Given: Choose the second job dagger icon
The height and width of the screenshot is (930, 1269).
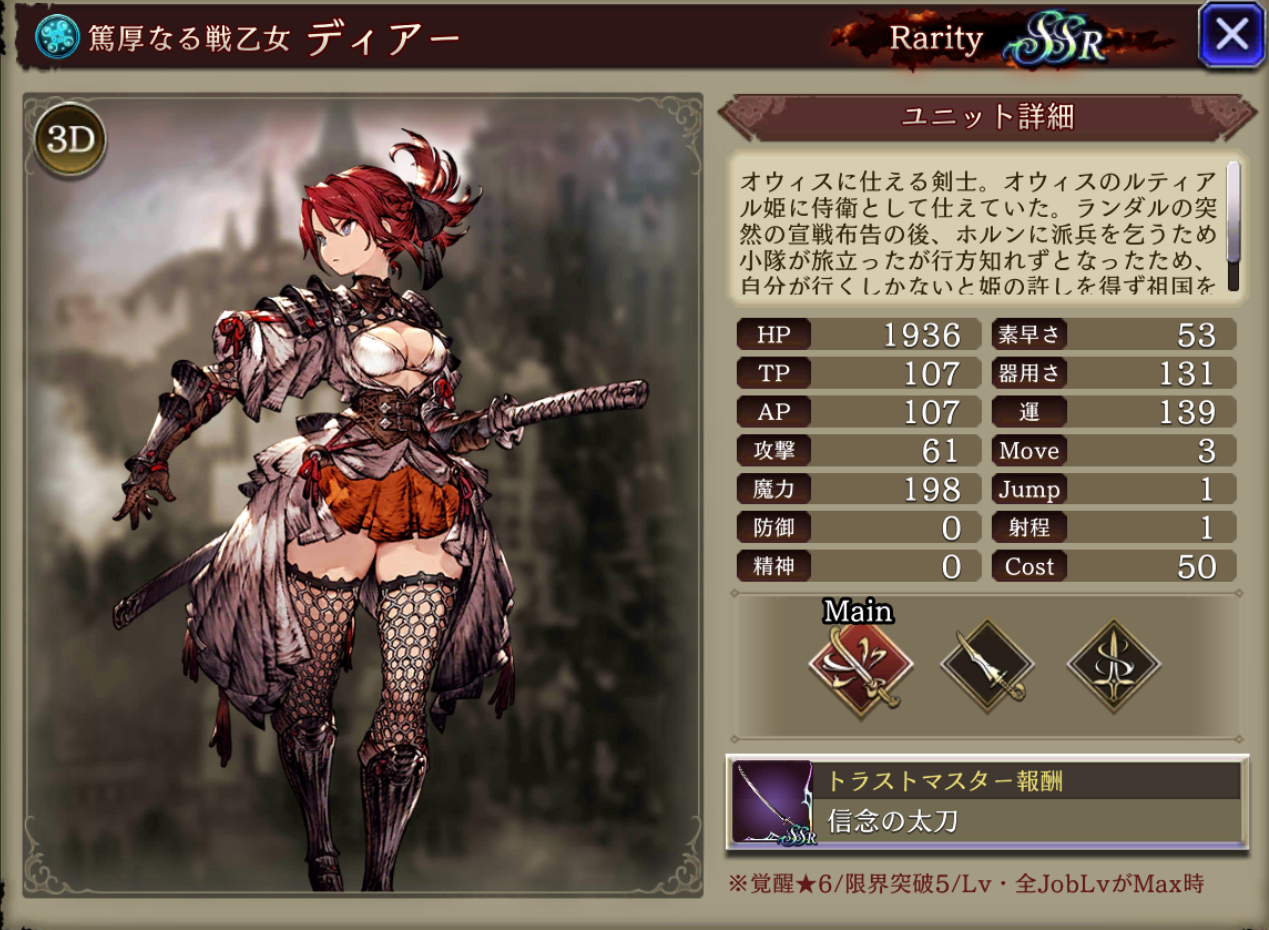Looking at the screenshot, I should (x=988, y=667).
